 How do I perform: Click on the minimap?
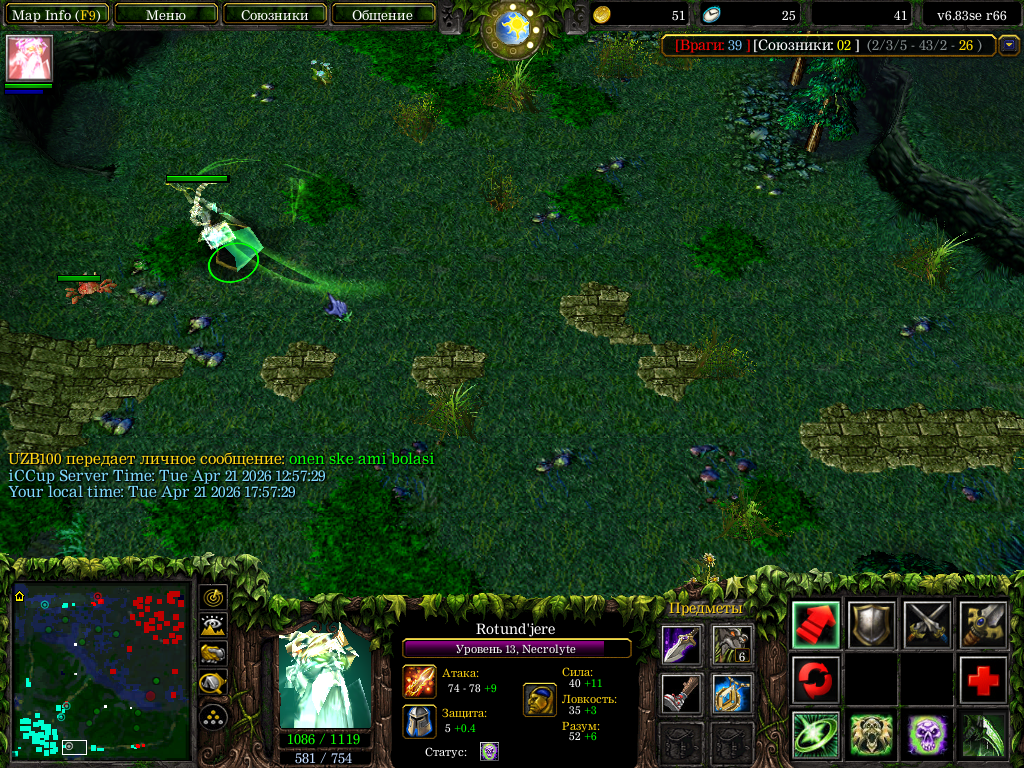coord(101,671)
